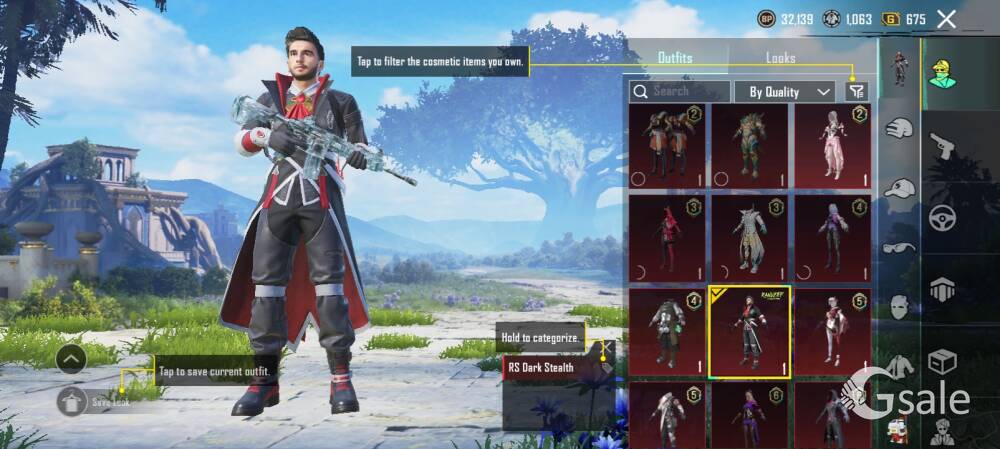Switch to the Looks tab
Image resolution: width=1000 pixels, height=449 pixels.
(x=781, y=58)
